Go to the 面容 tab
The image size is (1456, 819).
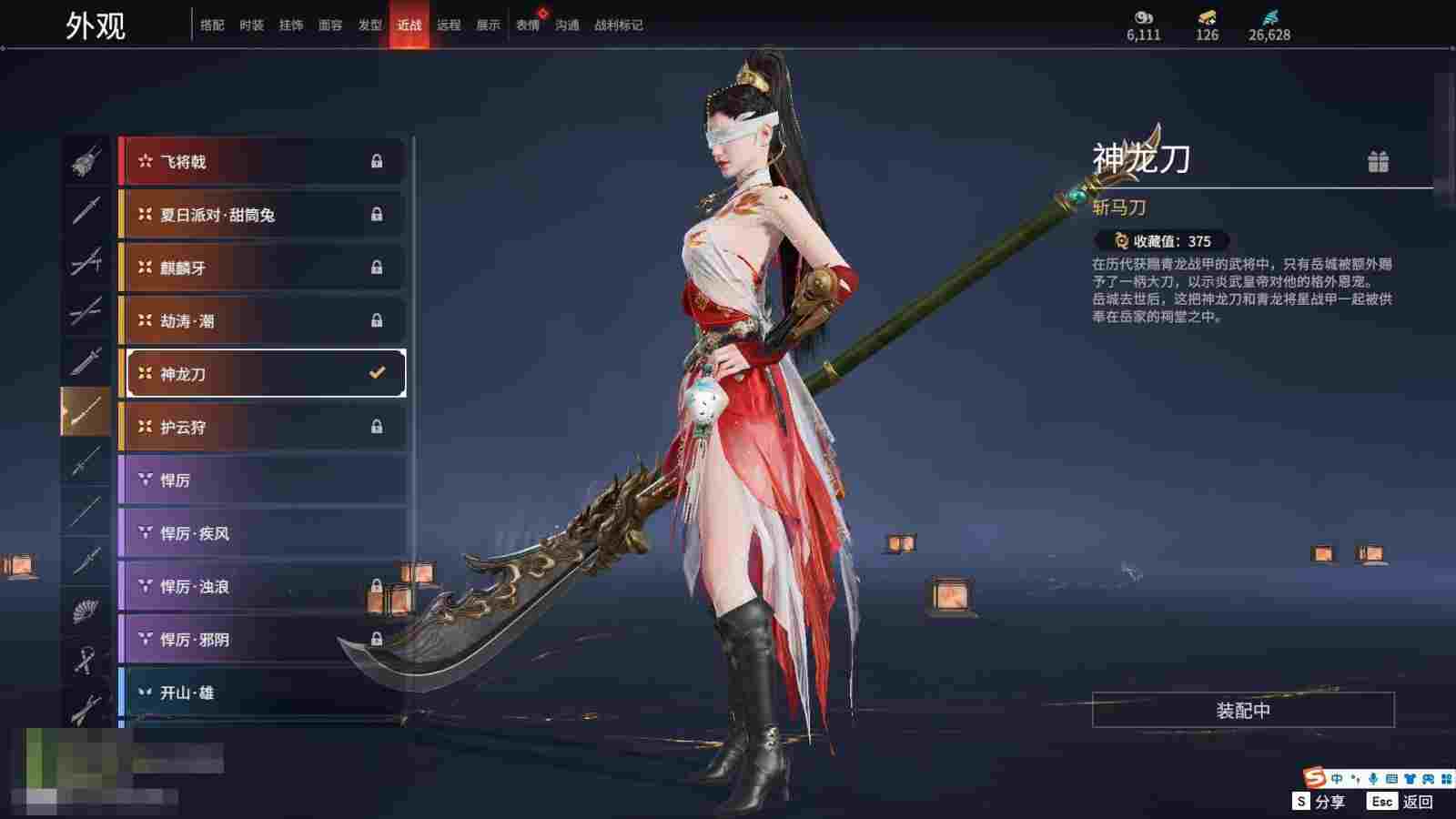(x=330, y=25)
